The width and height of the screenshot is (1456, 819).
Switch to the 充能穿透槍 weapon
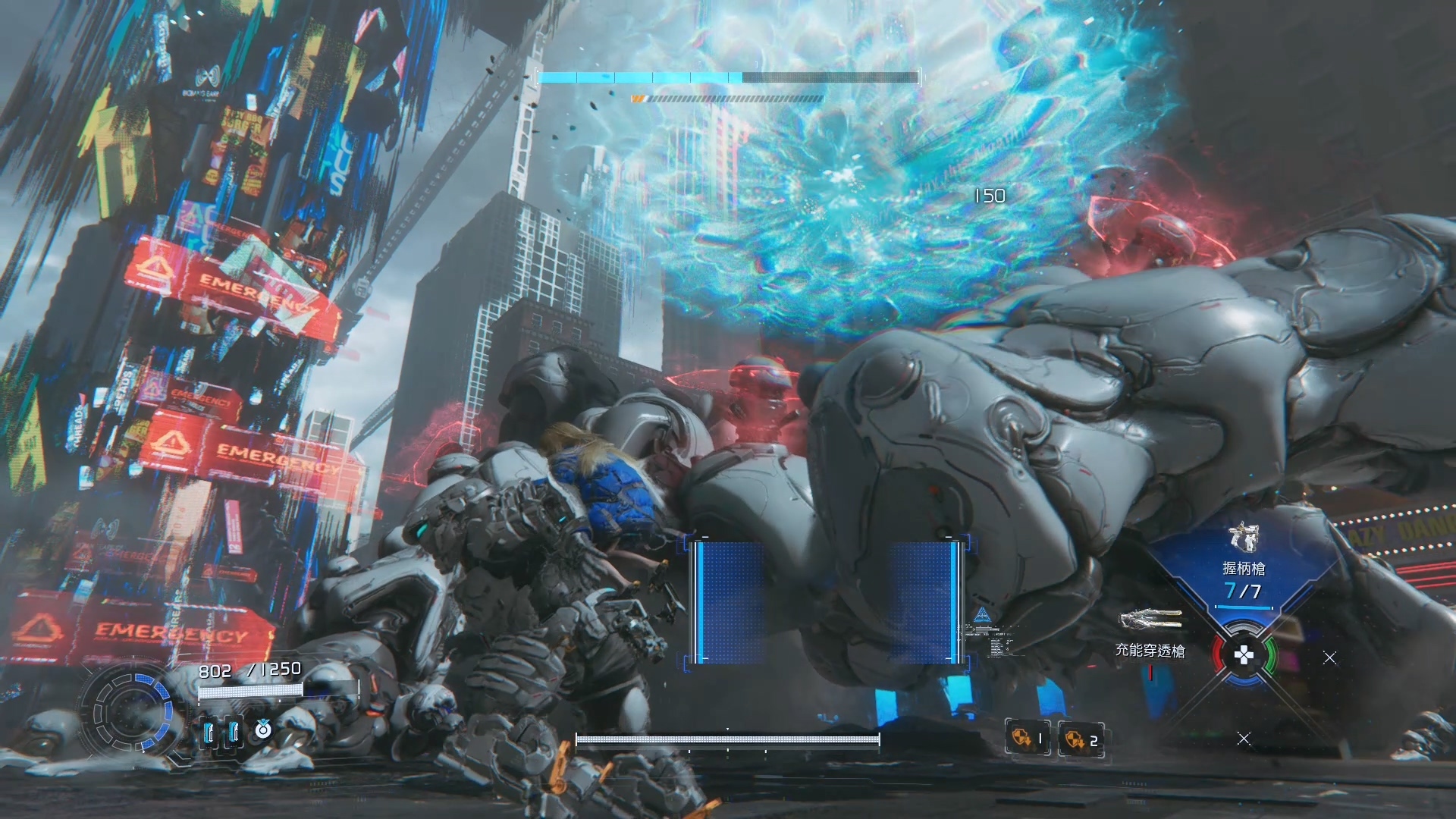(x=1150, y=632)
